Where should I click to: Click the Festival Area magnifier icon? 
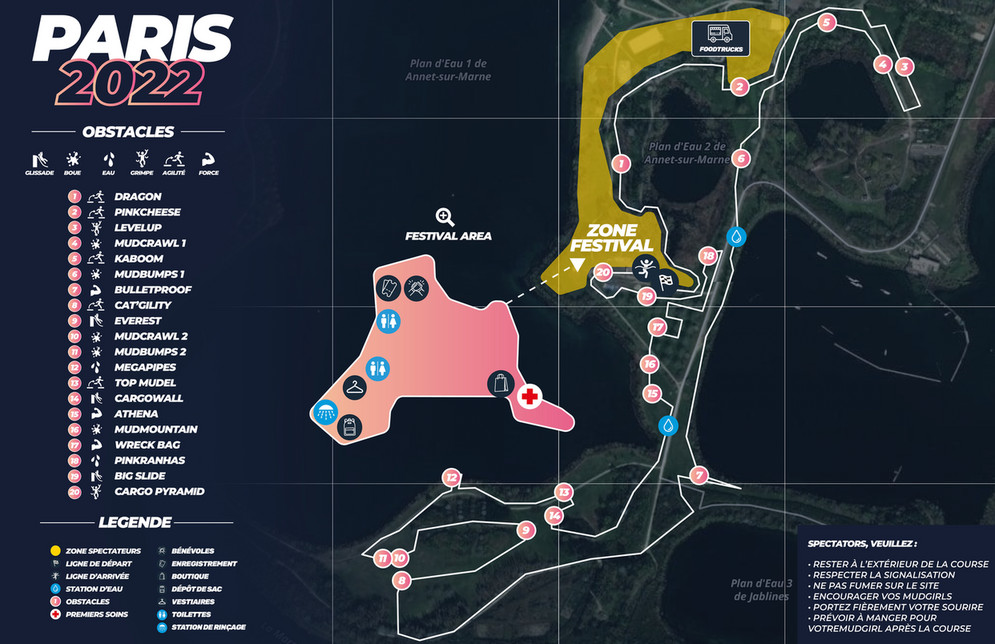pos(445,217)
